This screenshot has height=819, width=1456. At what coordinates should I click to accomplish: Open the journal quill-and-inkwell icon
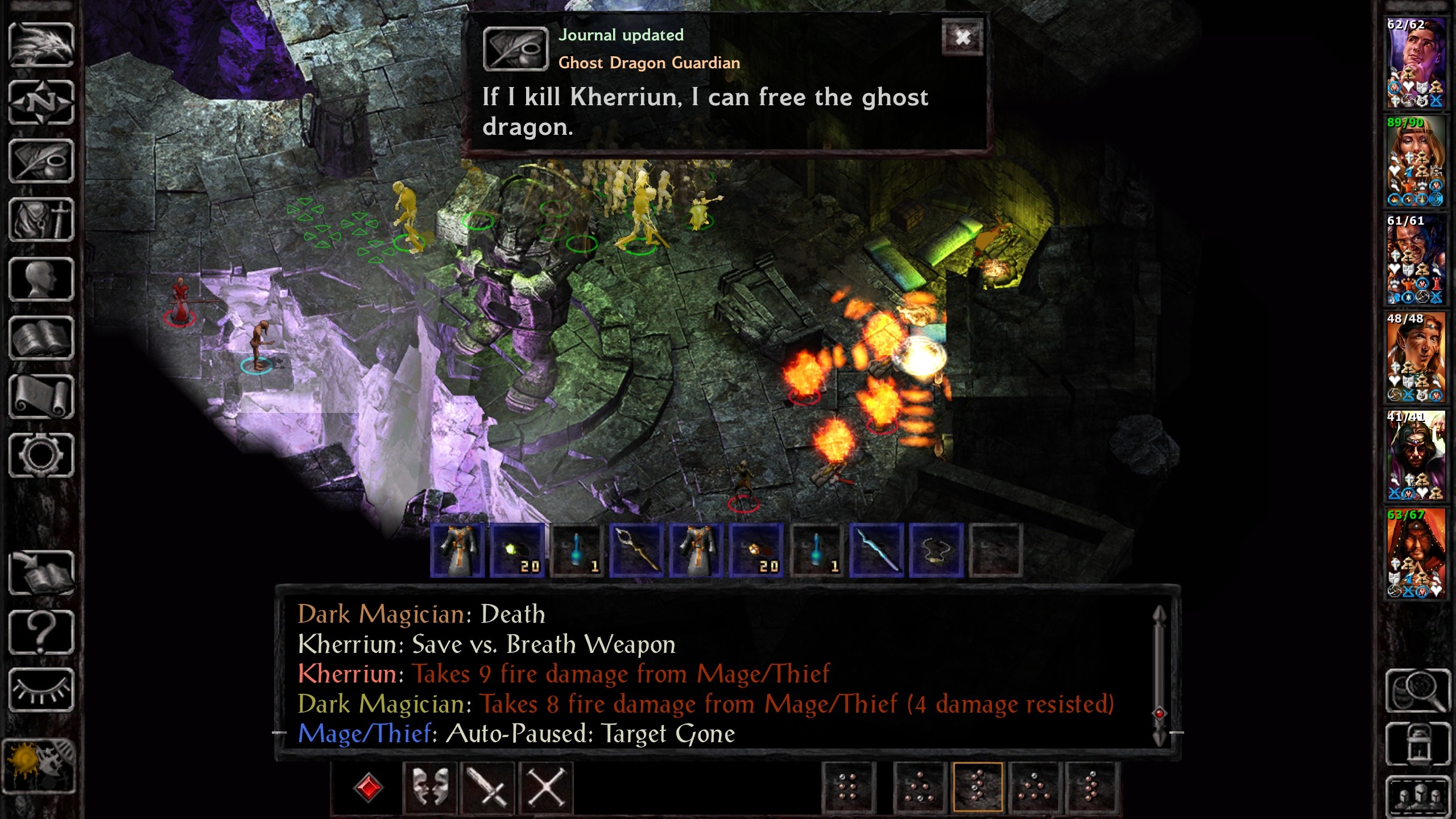pyautogui.click(x=41, y=162)
